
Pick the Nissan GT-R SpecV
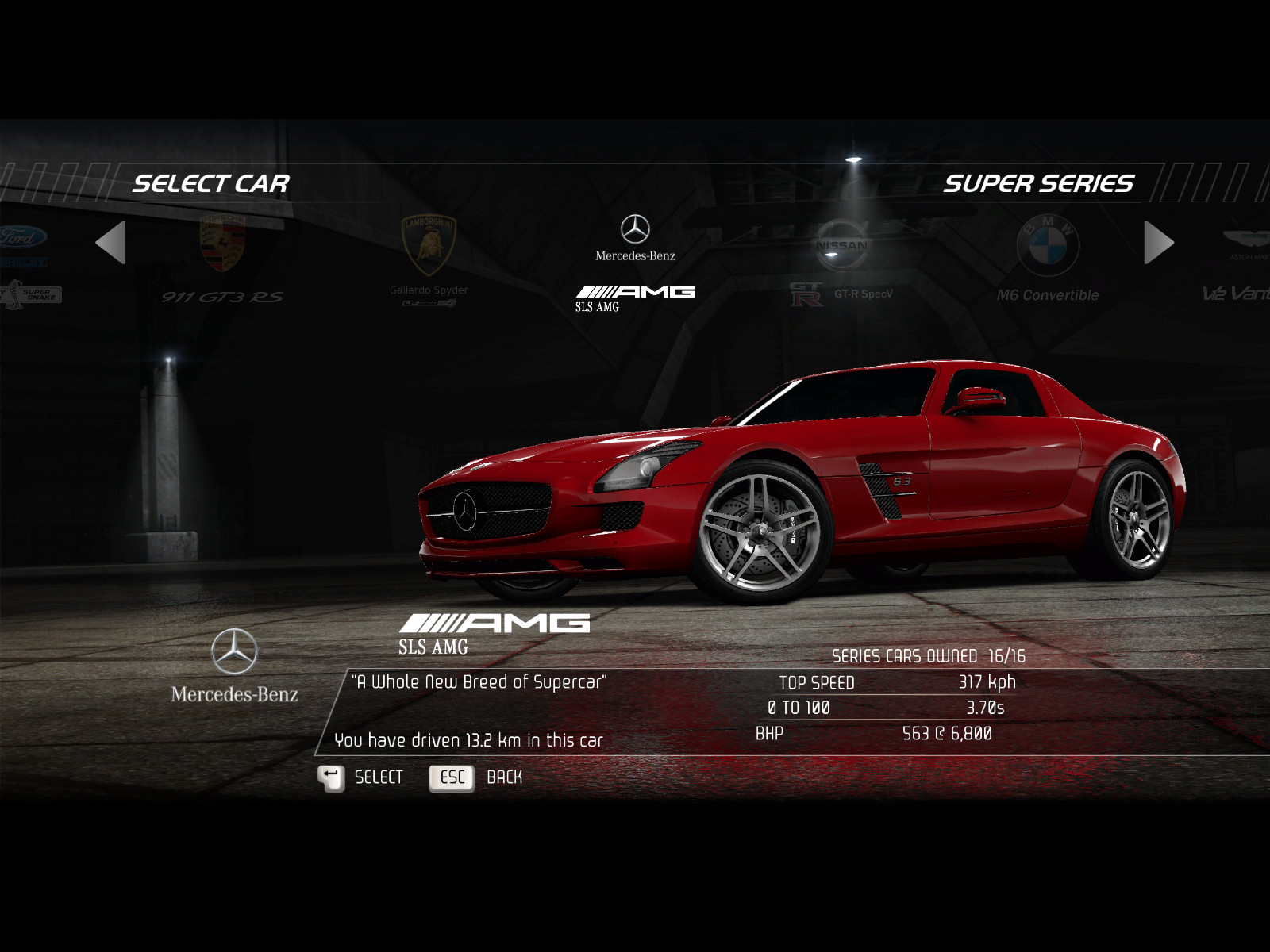pos(841,260)
